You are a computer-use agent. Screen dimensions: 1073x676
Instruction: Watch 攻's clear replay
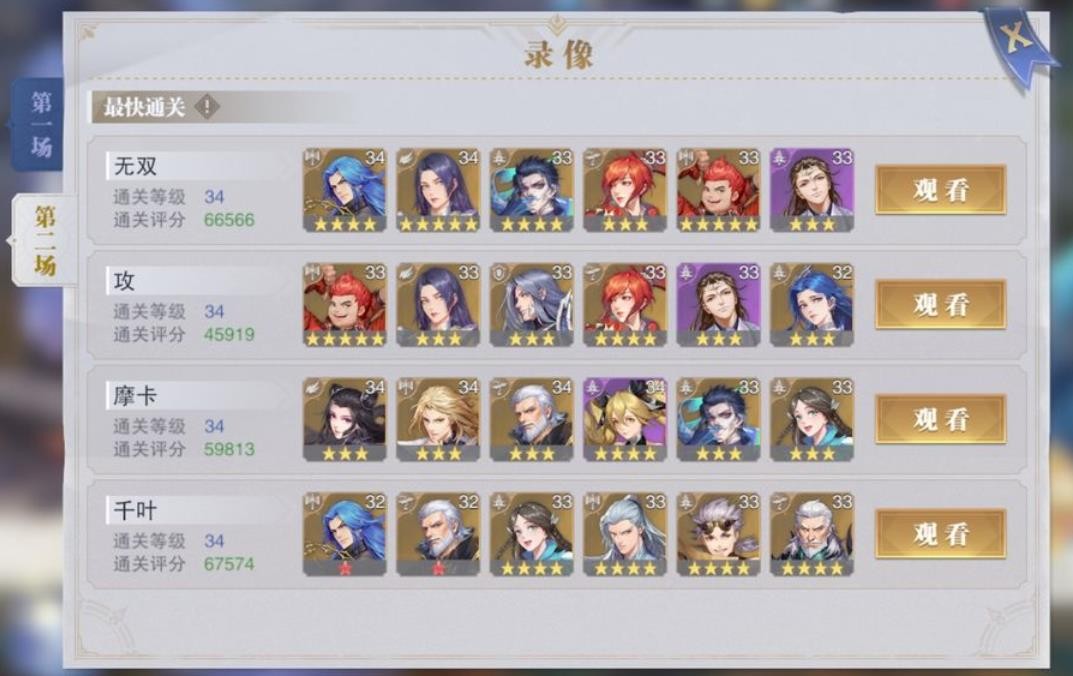pos(940,304)
